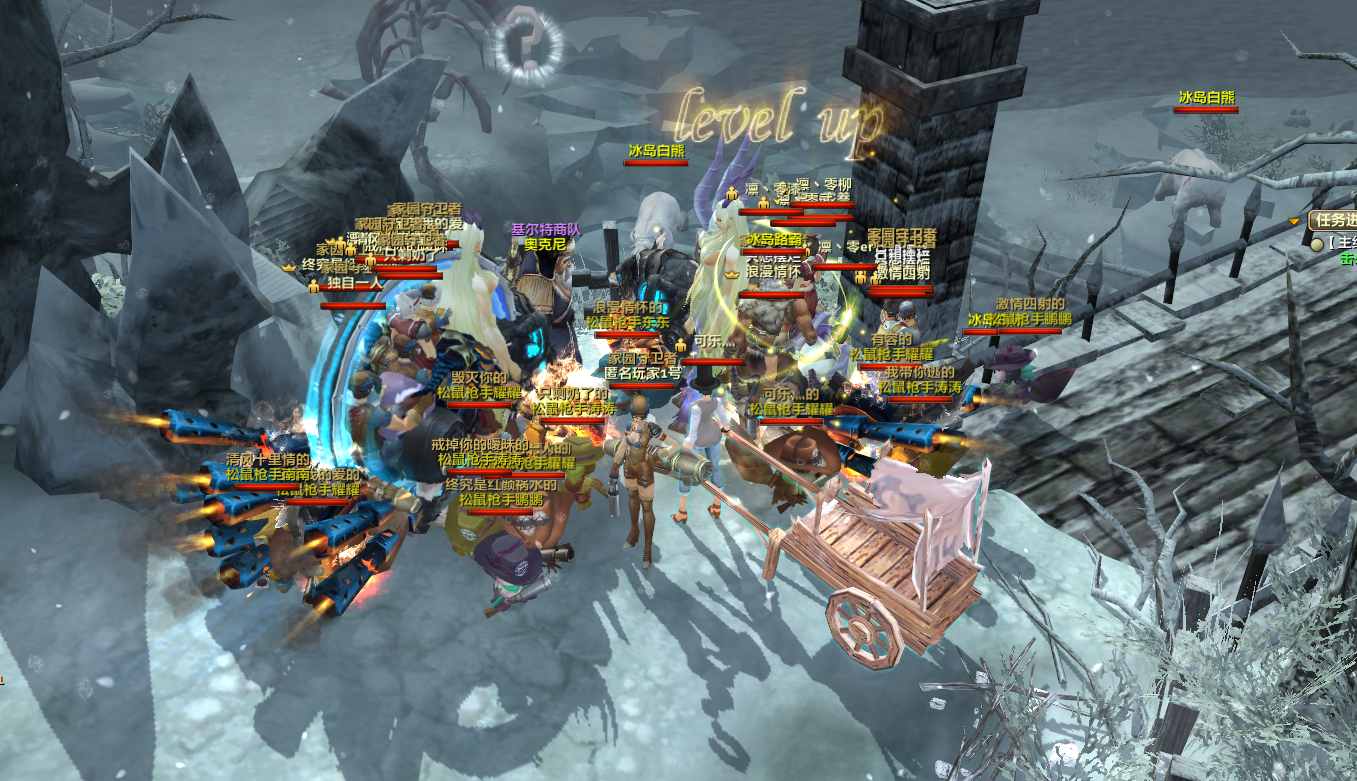Click the 任务进 quest progress header
This screenshot has height=781, width=1357.
1335,220
